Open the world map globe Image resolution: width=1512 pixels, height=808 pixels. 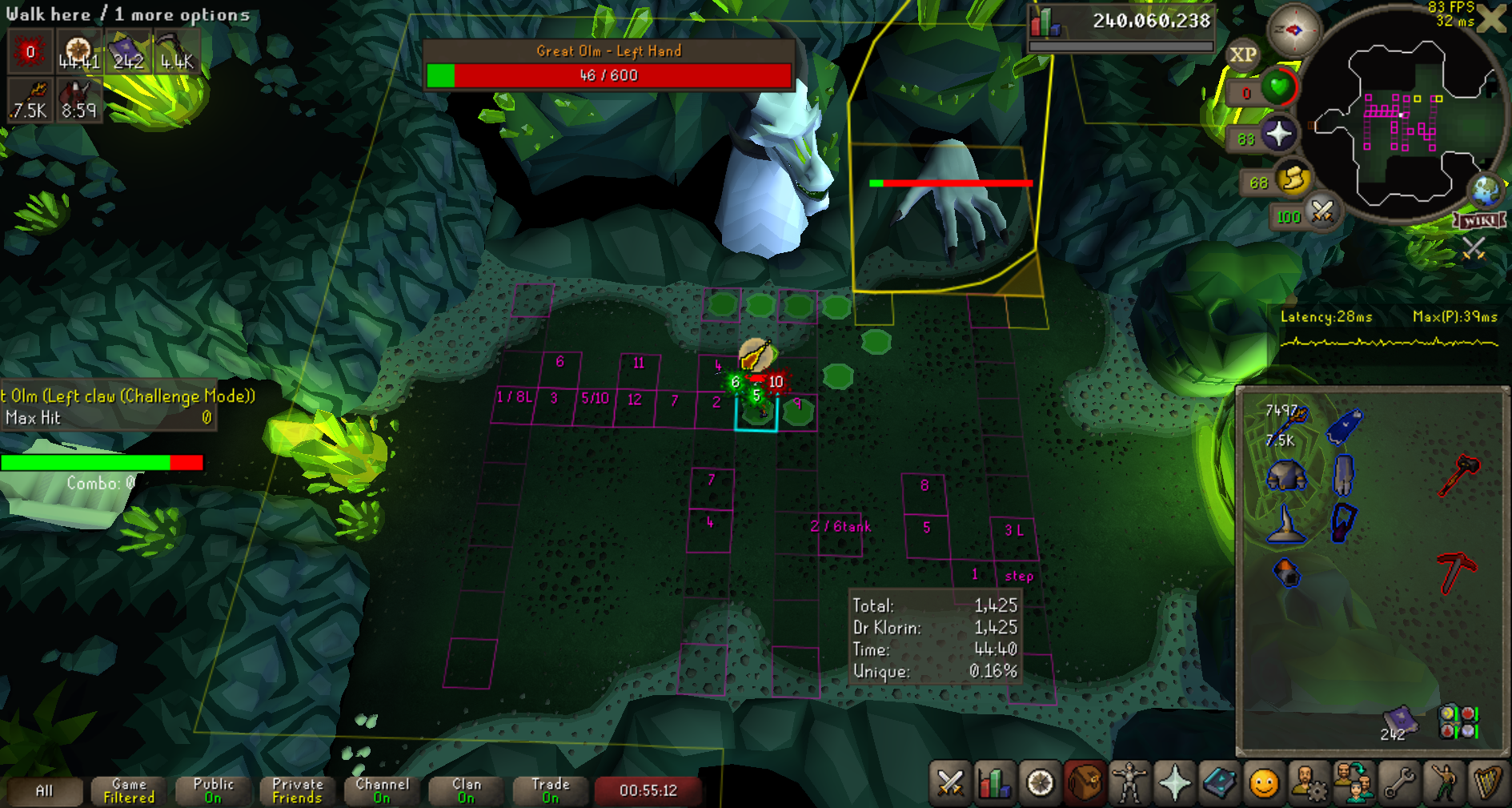1486,191
